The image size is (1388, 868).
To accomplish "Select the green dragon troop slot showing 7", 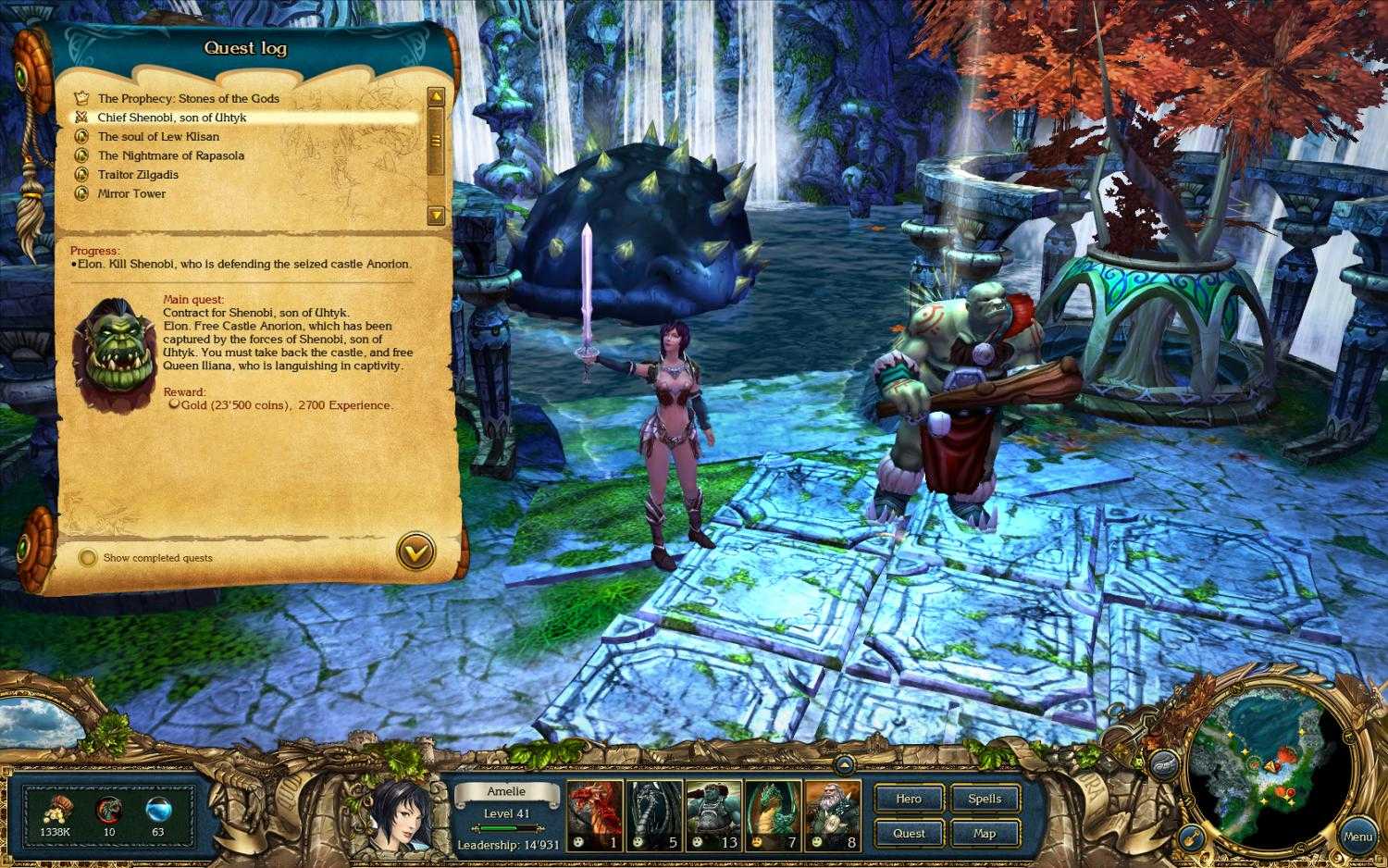I will (x=773, y=815).
